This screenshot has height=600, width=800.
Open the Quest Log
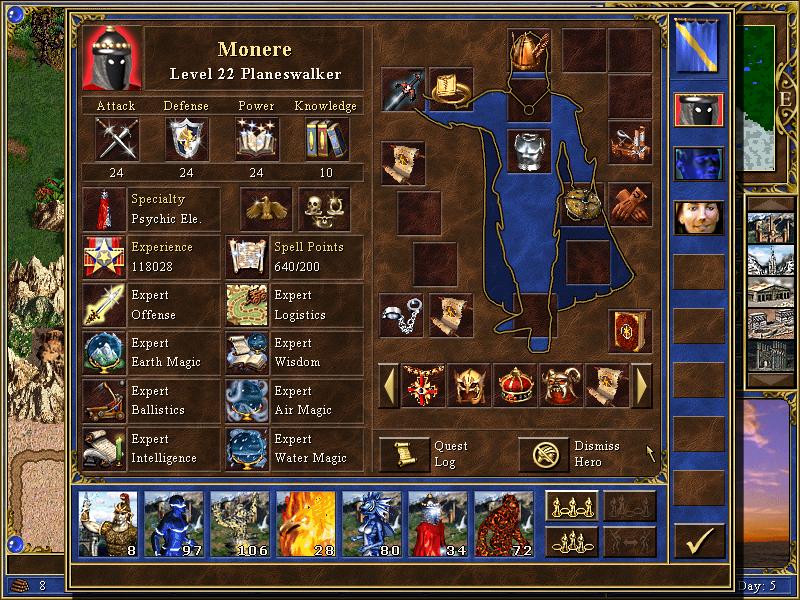click(x=404, y=454)
